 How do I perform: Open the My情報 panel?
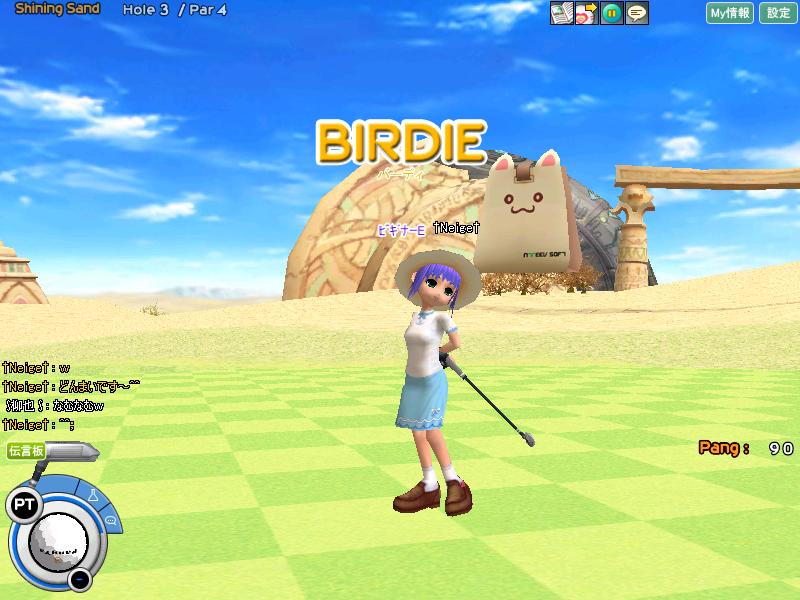click(x=730, y=13)
